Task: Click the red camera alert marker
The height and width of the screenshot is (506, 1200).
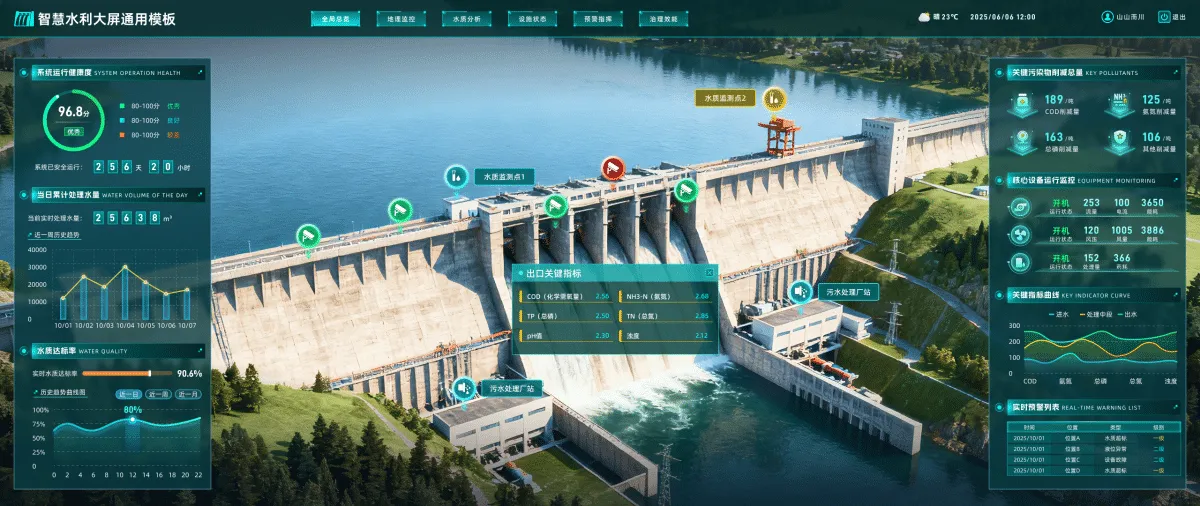Action: pos(612,168)
